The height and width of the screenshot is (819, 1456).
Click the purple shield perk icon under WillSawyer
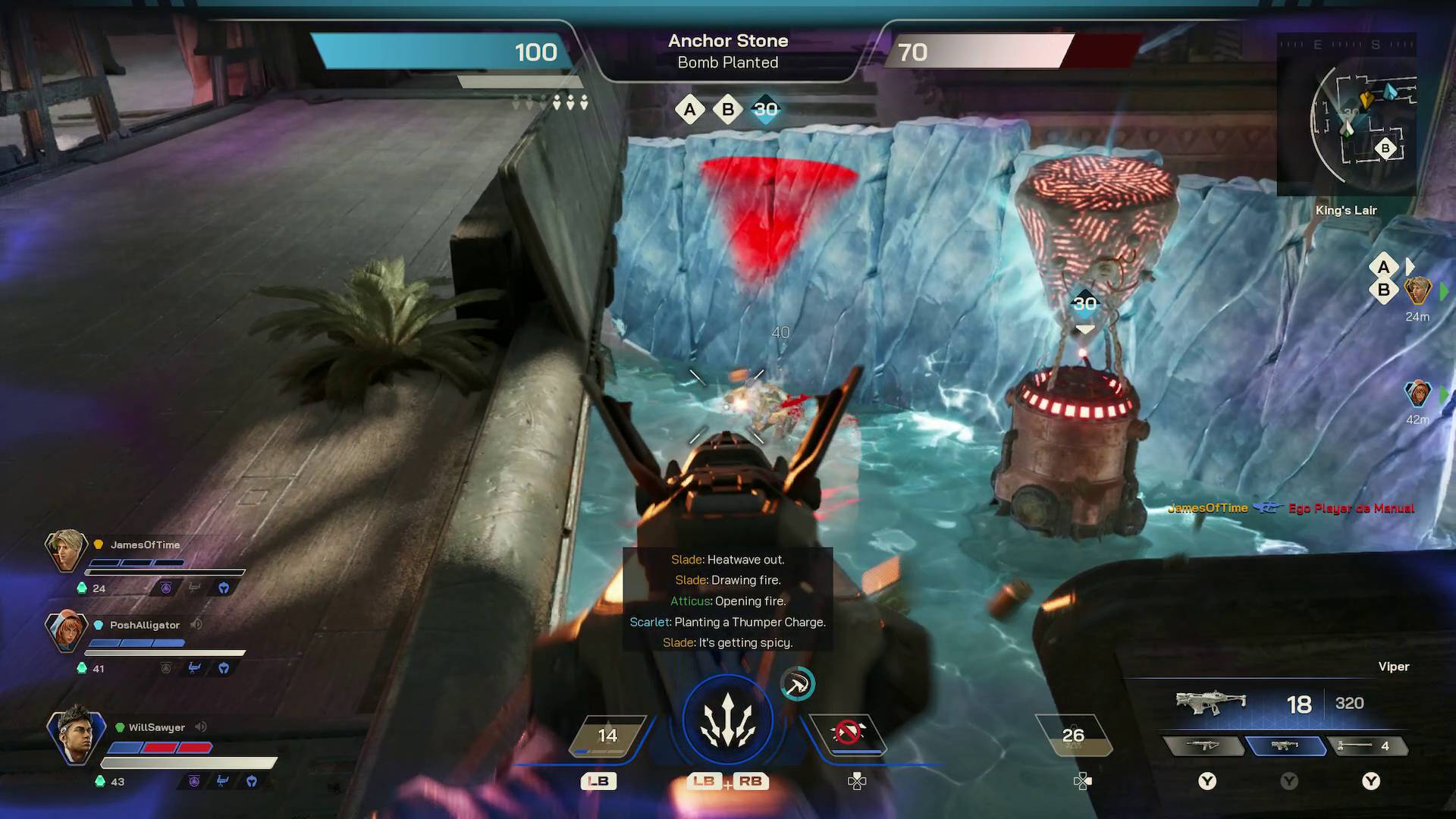tap(193, 780)
